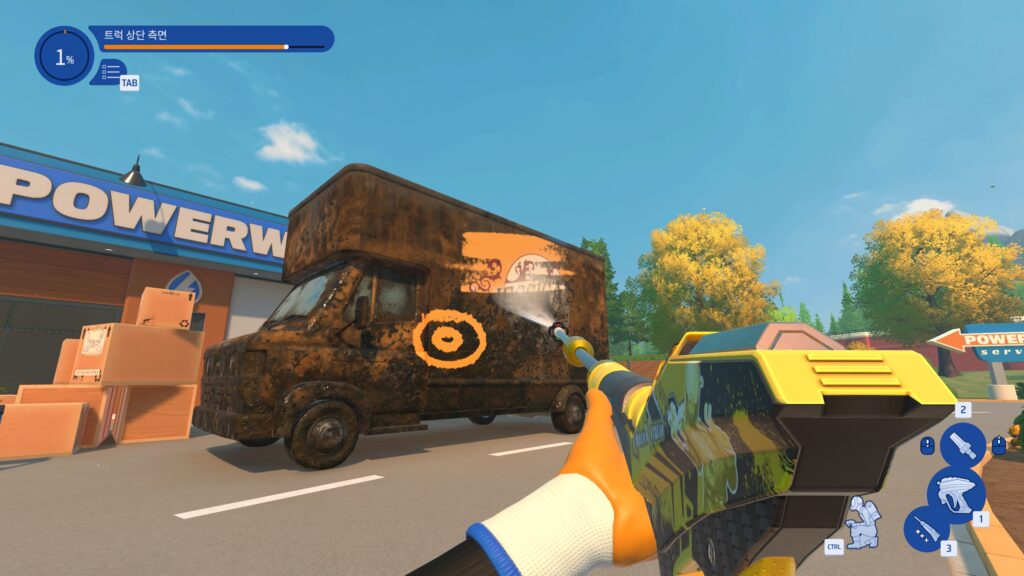Toggle the crouching stance icon

tap(861, 520)
